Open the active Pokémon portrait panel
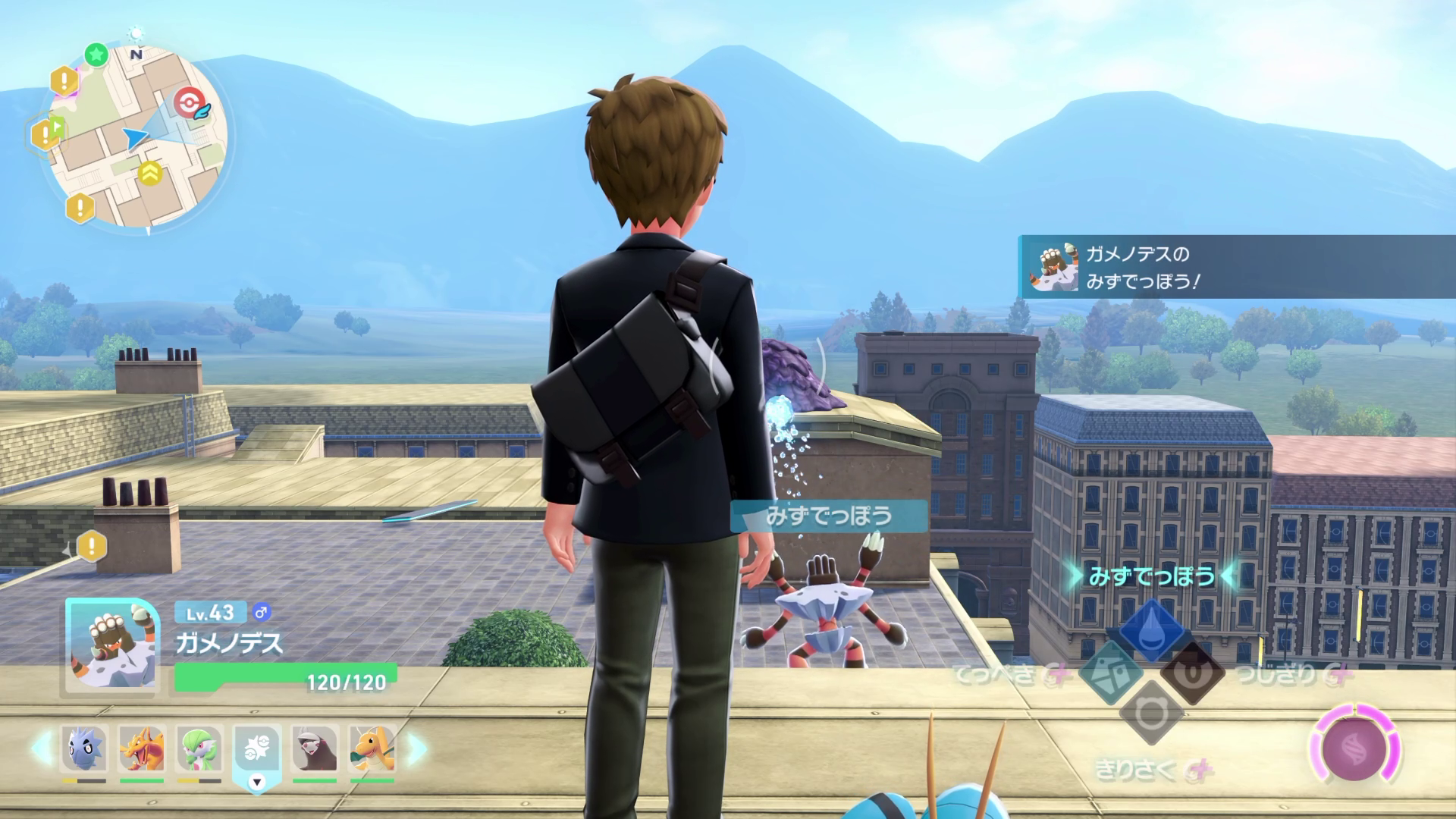Screen dimensions: 1456x819 112,647
